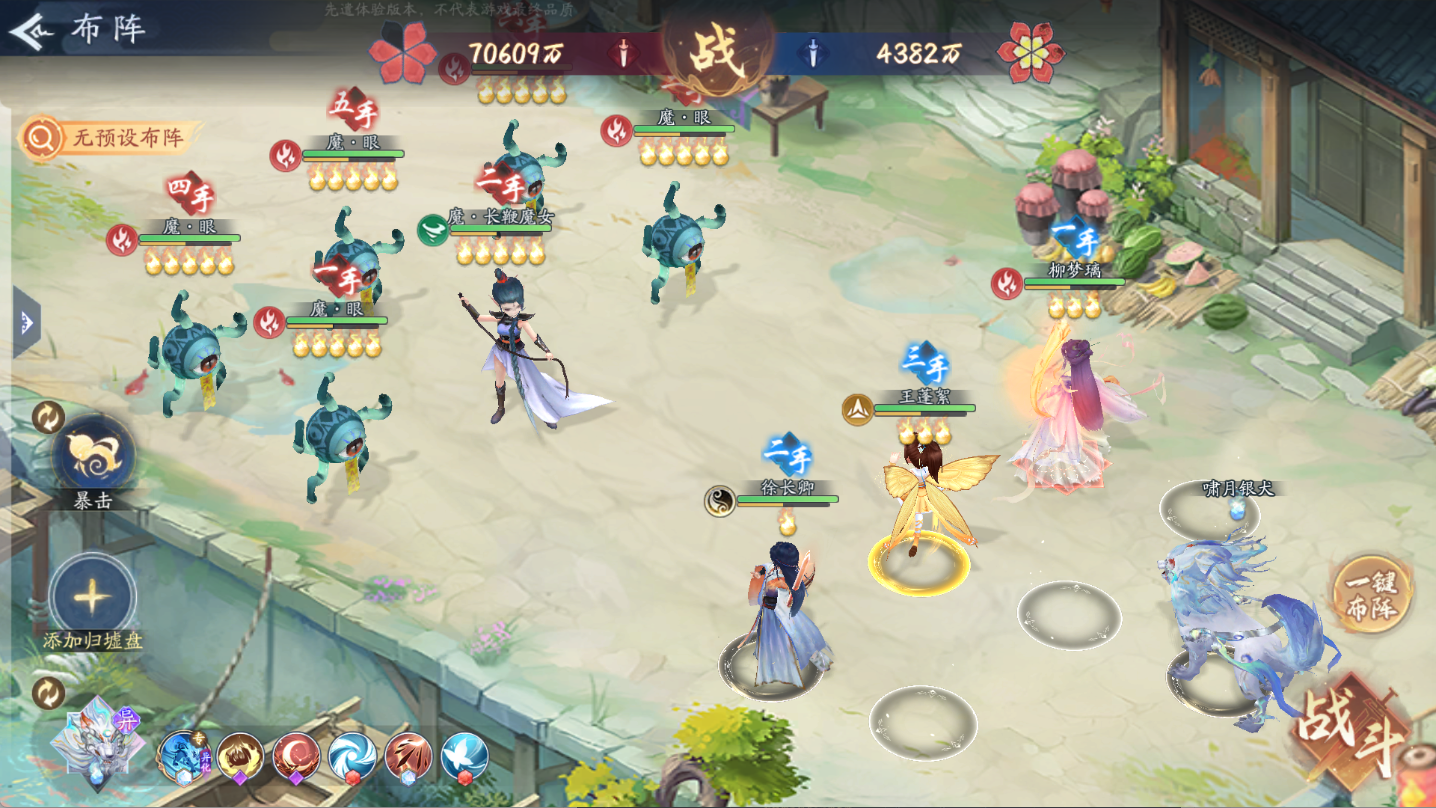Select 柳梦璃 in the formation
1436x808 pixels.
(x=1060, y=420)
